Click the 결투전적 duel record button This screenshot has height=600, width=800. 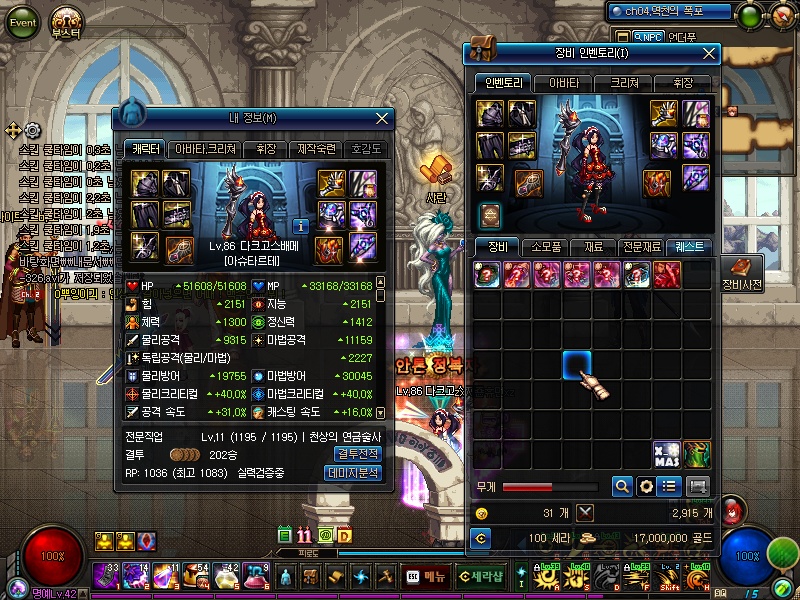[x=354, y=453]
